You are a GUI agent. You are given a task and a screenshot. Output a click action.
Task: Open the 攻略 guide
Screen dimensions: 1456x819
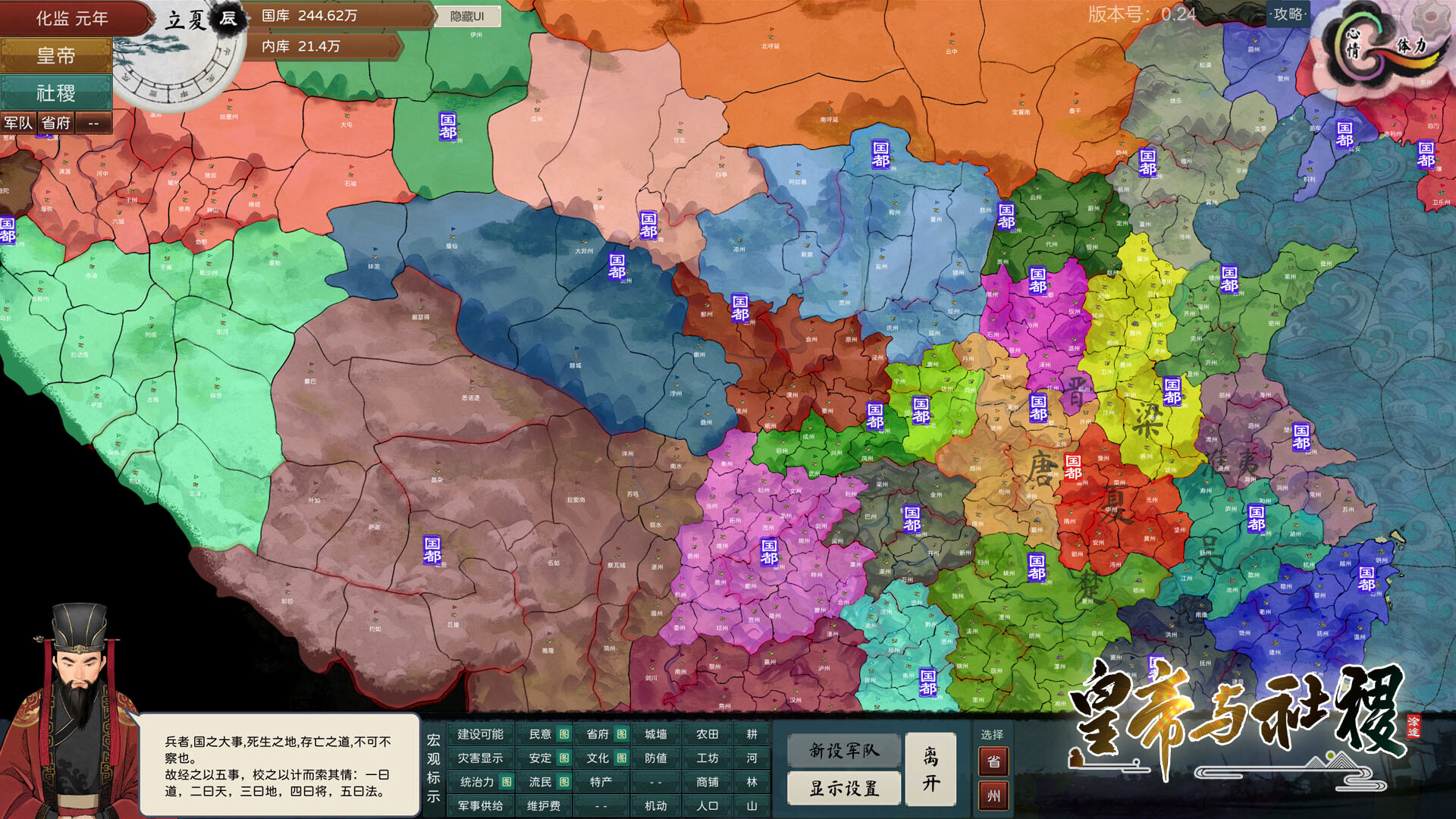point(1288,14)
